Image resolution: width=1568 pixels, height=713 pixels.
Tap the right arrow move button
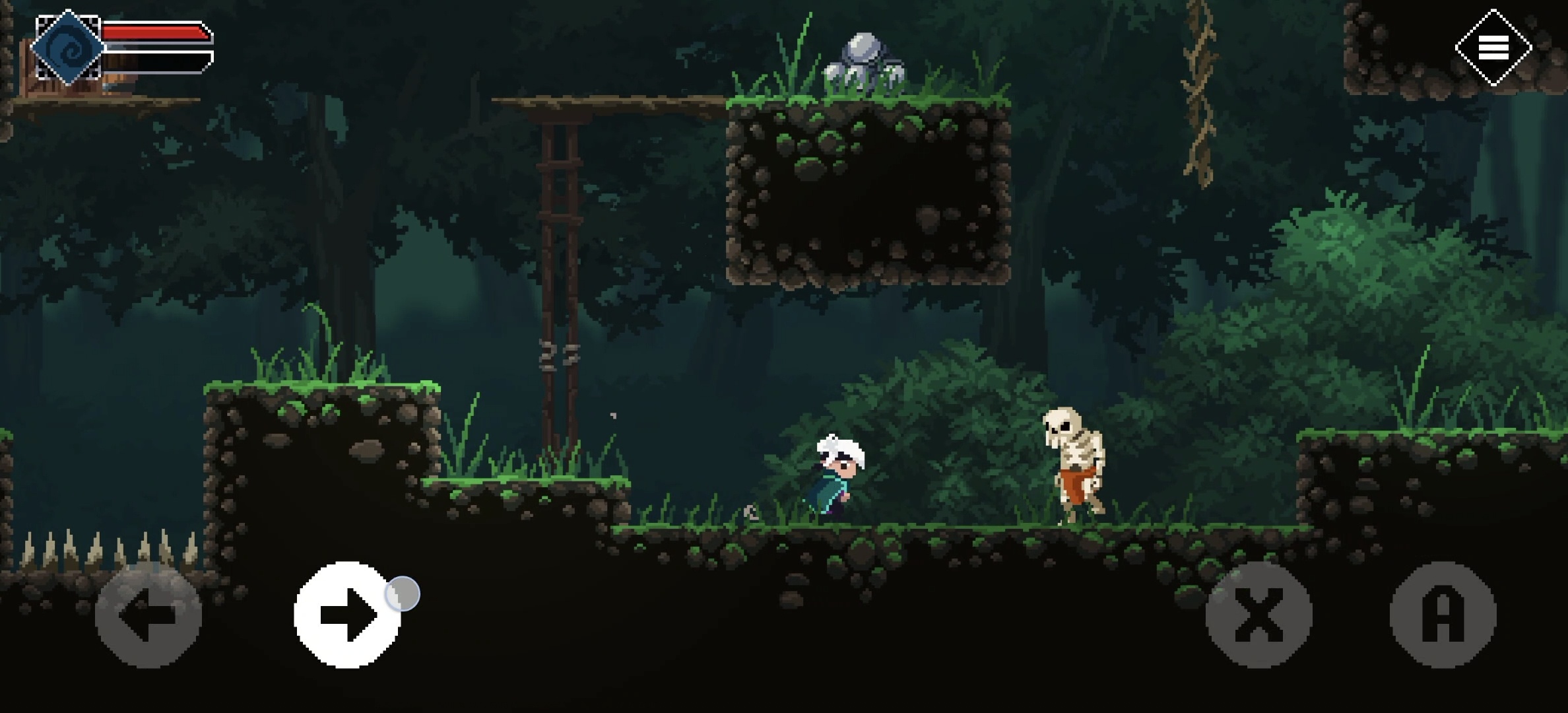pos(347,615)
